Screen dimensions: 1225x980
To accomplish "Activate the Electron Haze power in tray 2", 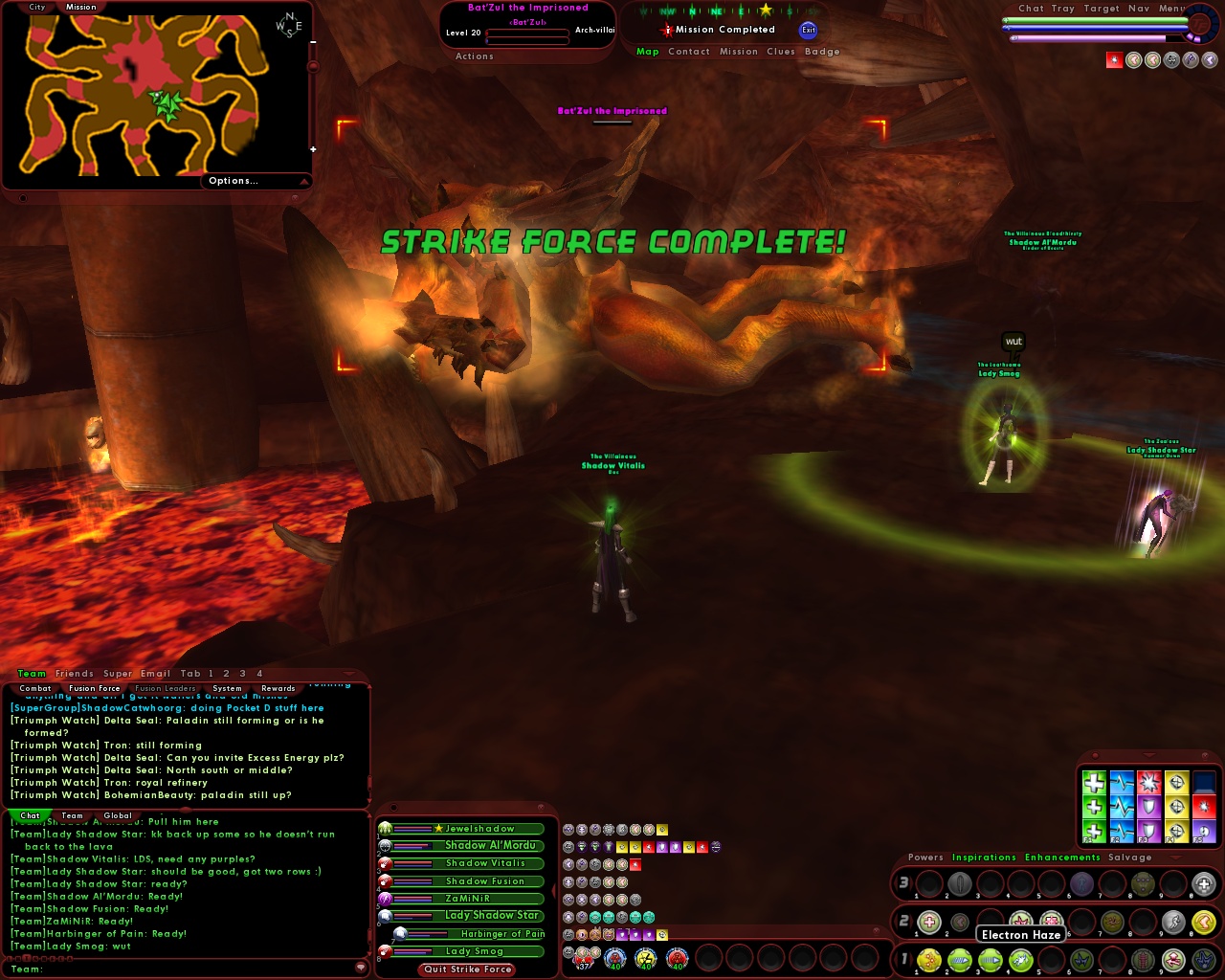I will coord(1020,921).
